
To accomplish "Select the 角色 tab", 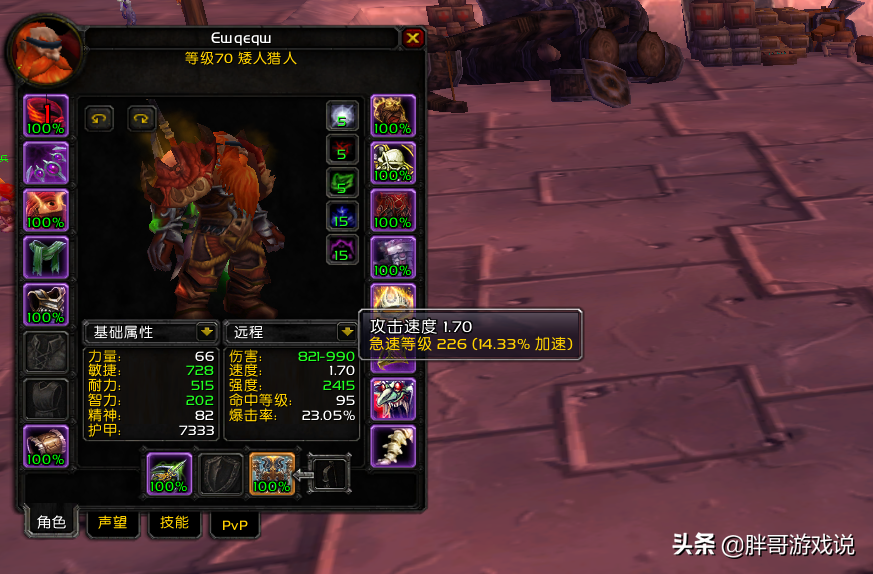I will coord(51,522).
